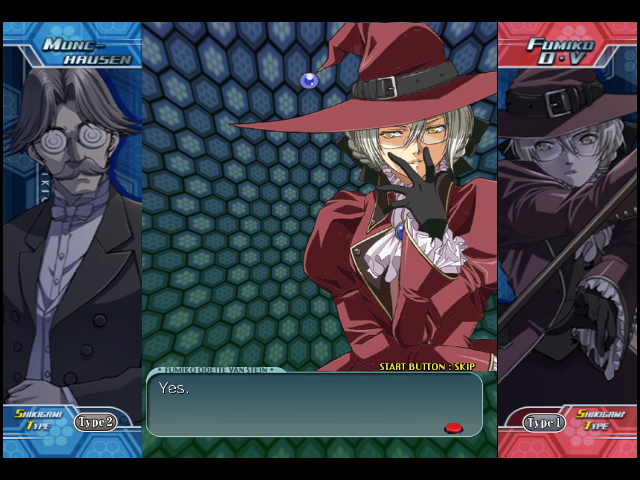Advance the dialogue box reading "Yes."
The height and width of the screenshot is (480, 640).
pyautogui.click(x=314, y=405)
